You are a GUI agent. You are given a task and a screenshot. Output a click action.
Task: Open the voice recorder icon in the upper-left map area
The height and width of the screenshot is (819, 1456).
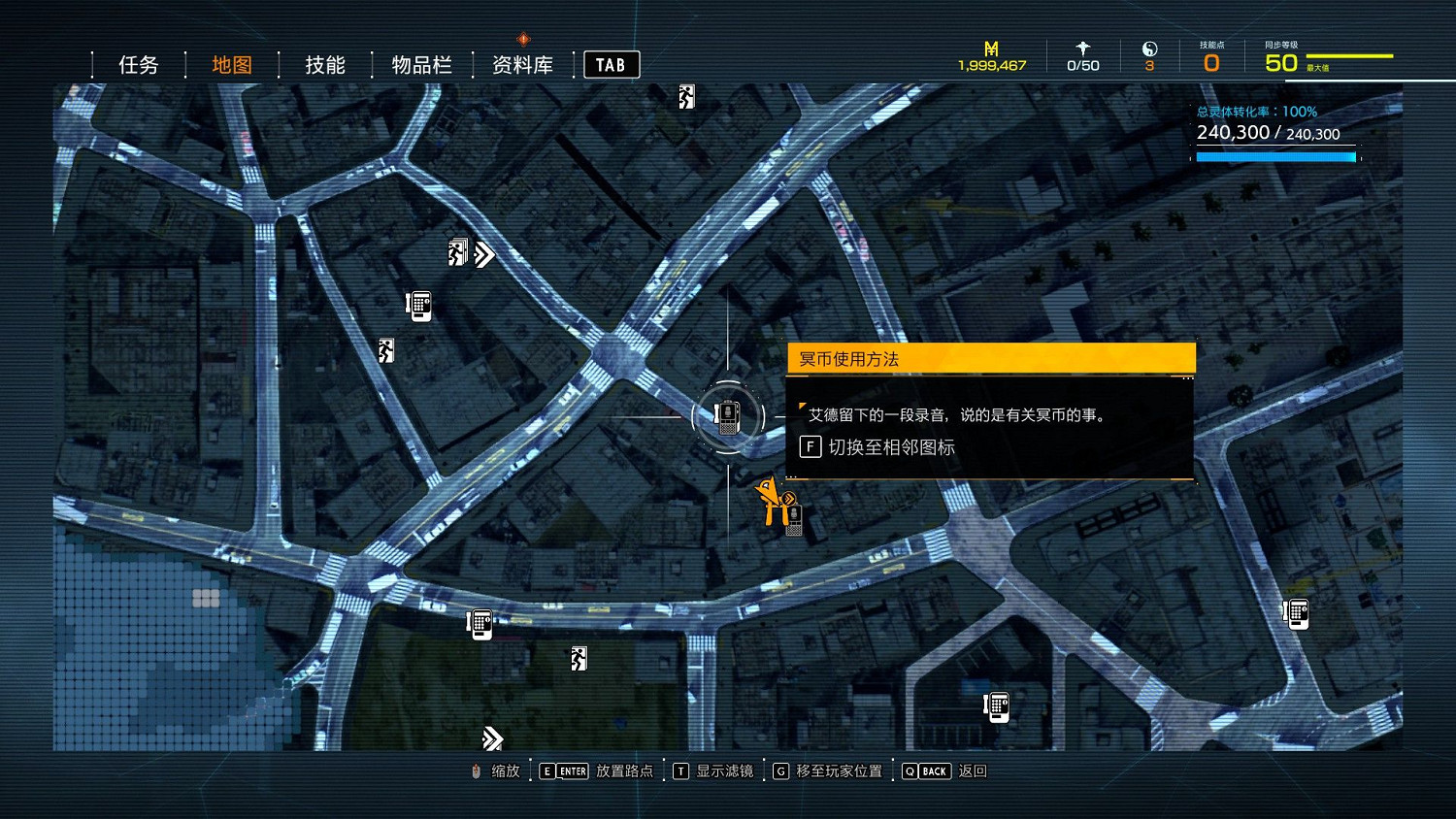tap(417, 304)
